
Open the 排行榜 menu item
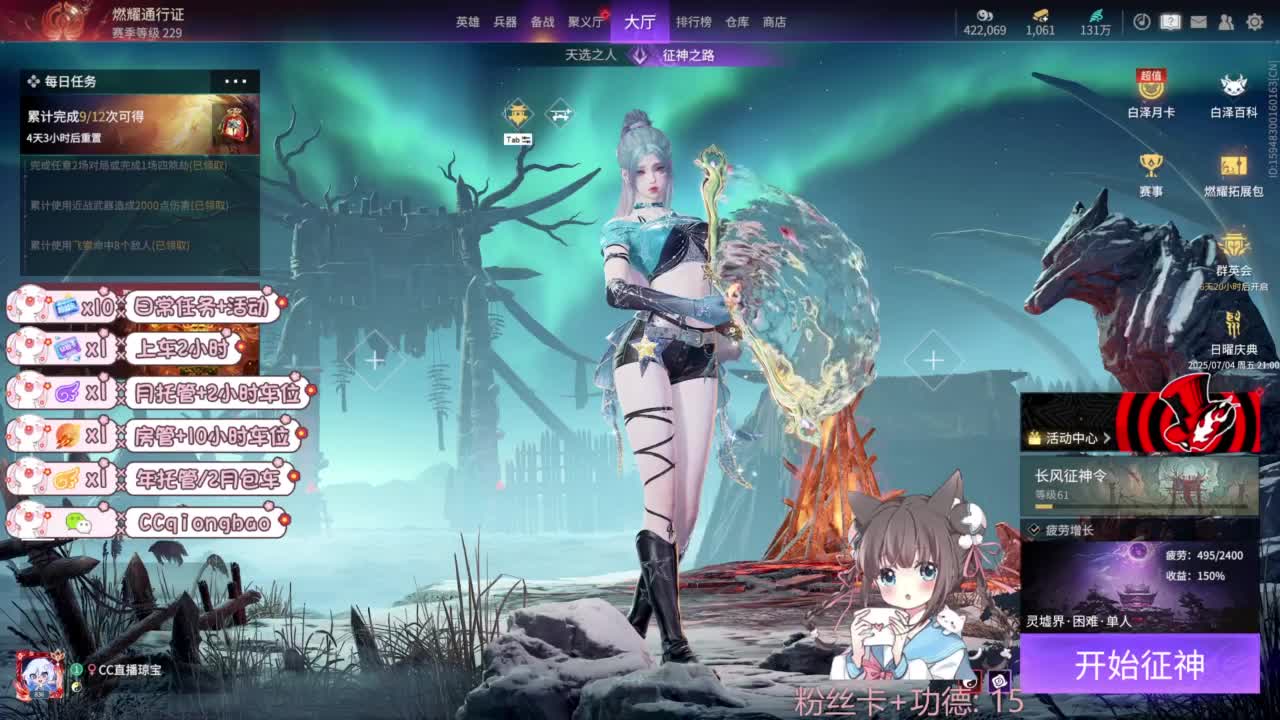[692, 22]
